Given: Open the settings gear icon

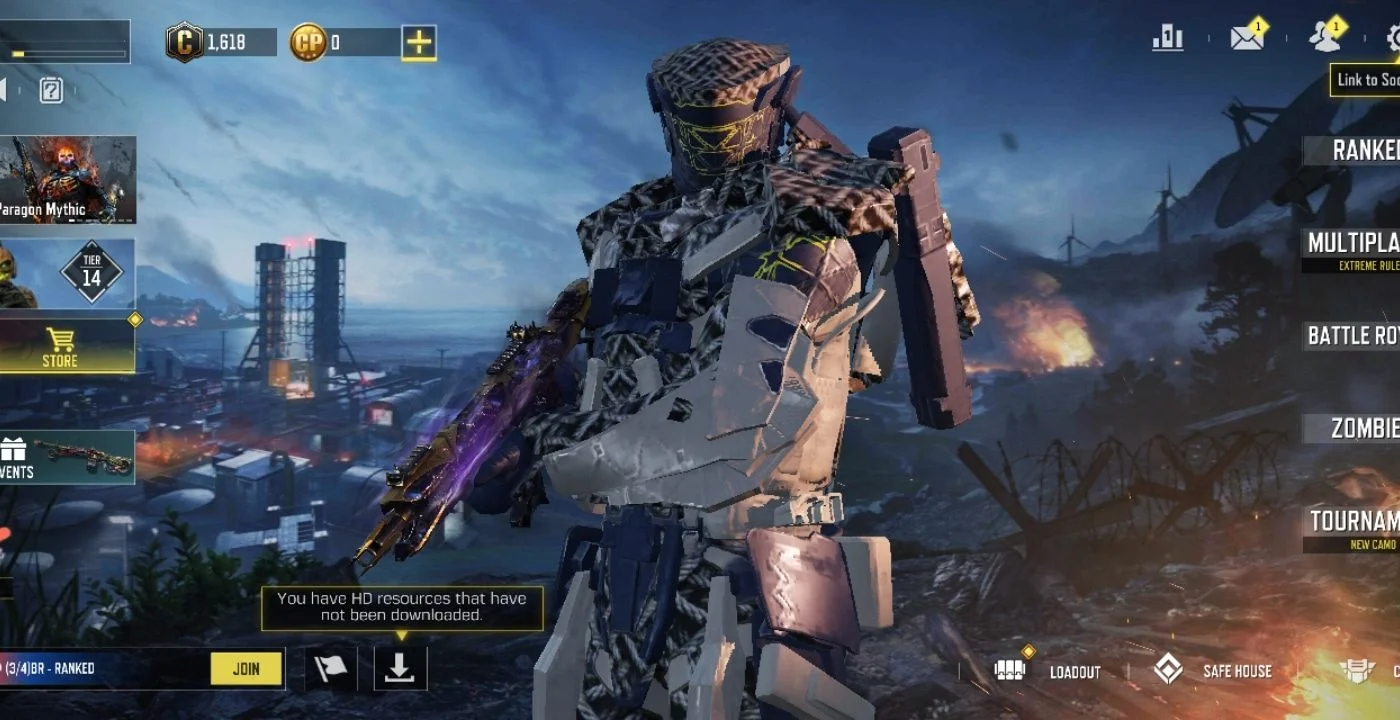Looking at the screenshot, I should [1392, 39].
